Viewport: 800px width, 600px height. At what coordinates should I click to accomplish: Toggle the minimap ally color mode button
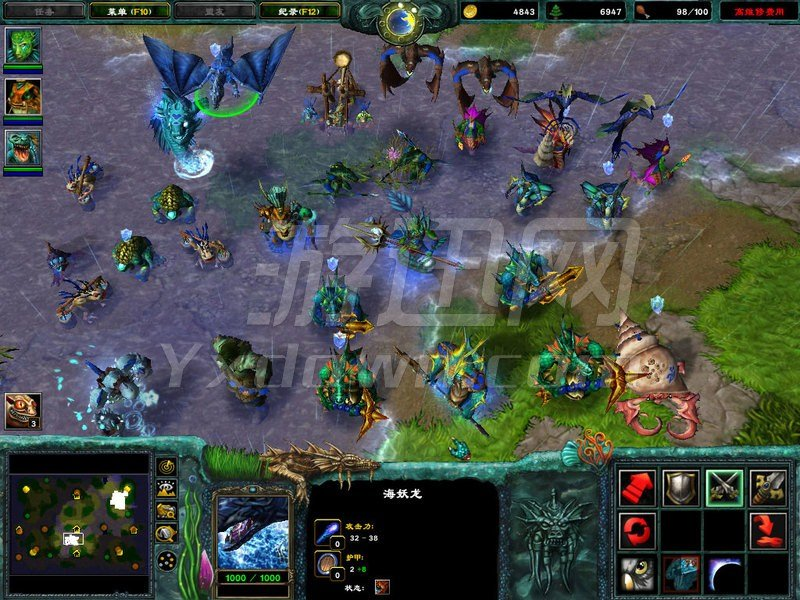pyautogui.click(x=166, y=512)
